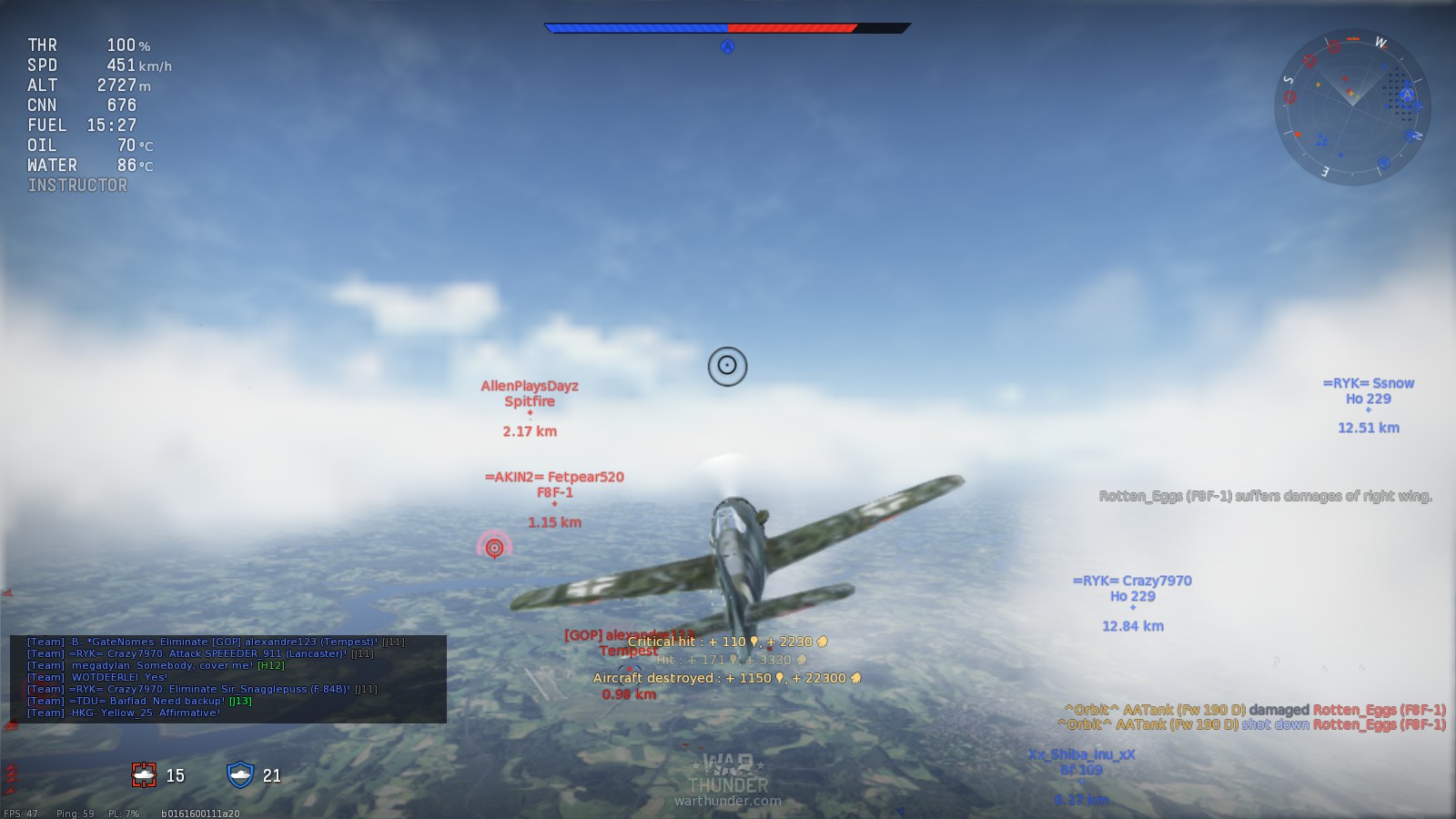Open the circular radar minimap

click(1352, 107)
